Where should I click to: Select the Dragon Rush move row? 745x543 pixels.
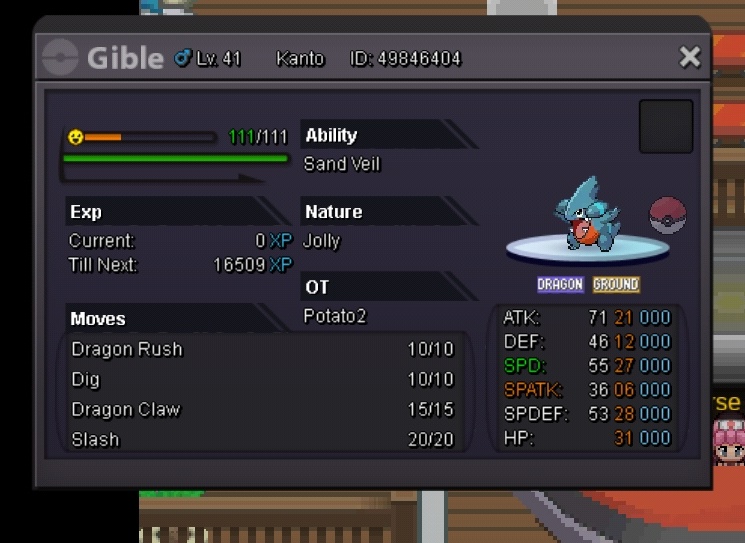click(x=262, y=349)
